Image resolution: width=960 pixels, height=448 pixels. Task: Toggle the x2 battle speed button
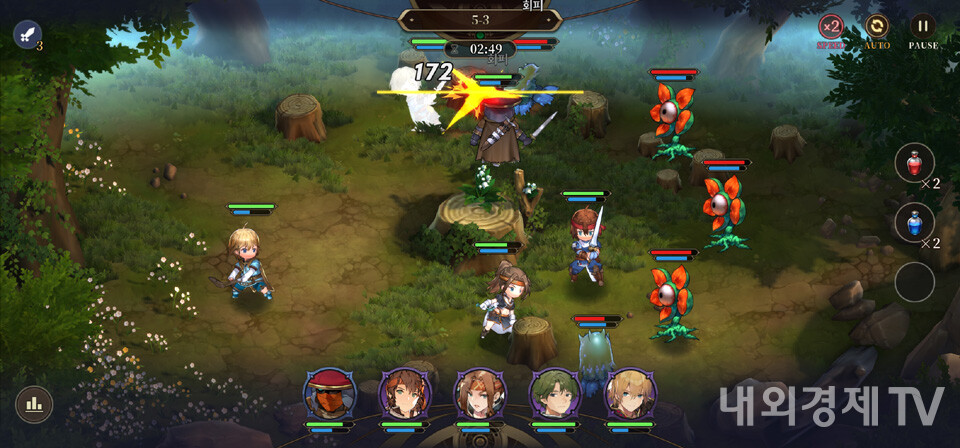coord(831,27)
